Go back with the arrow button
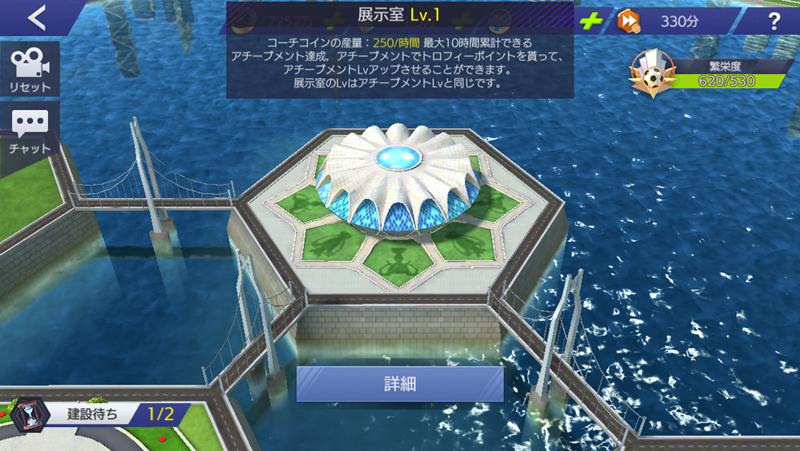 coord(37,17)
